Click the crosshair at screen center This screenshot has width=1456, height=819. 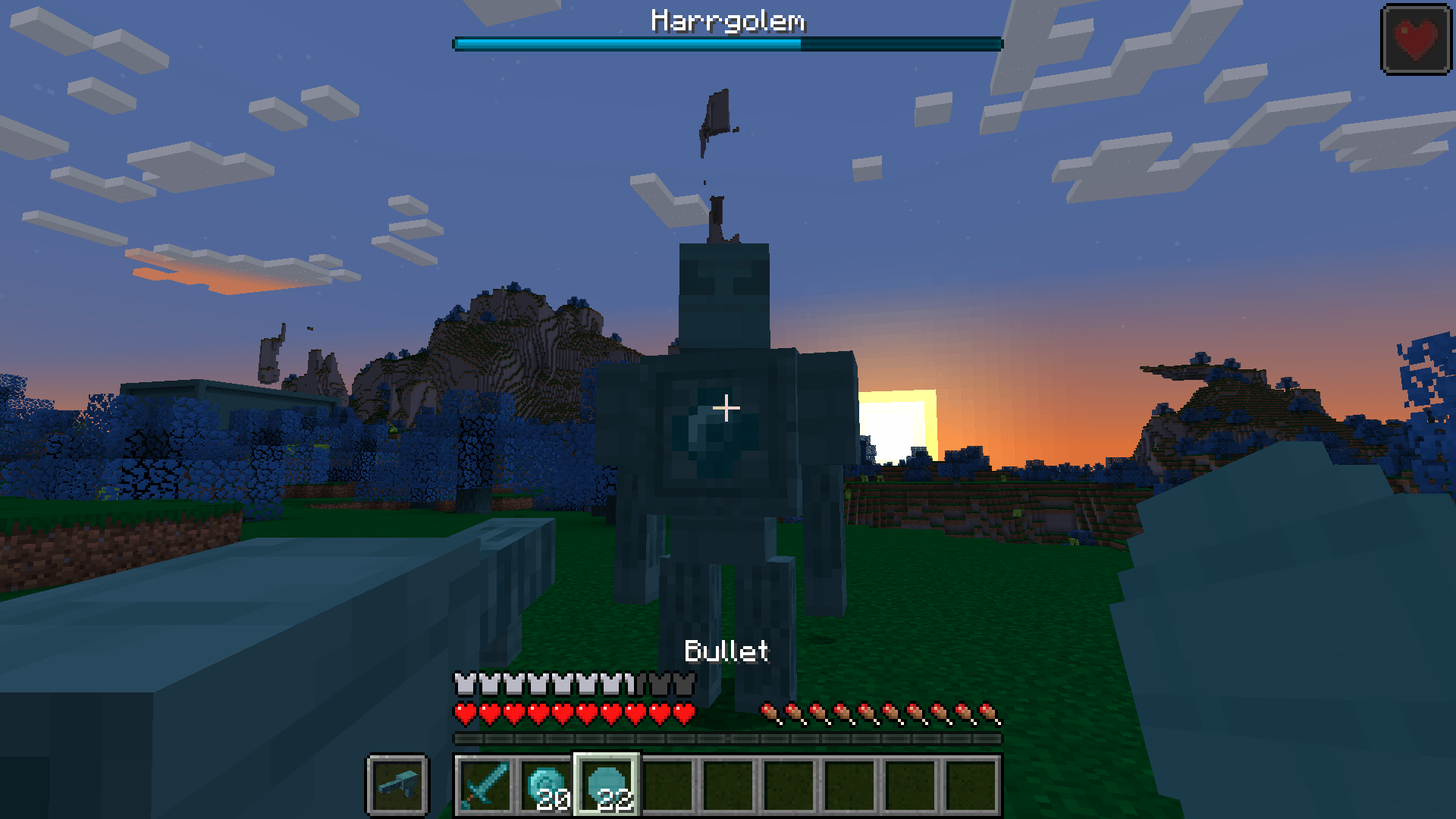tap(728, 407)
